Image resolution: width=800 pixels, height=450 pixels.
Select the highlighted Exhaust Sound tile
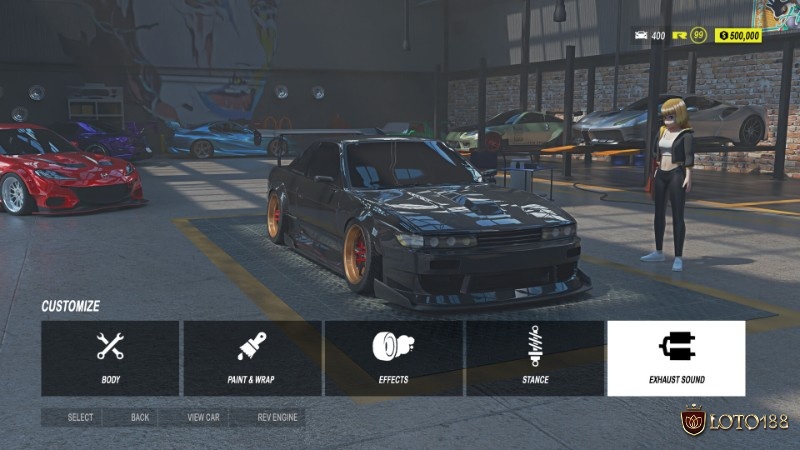(676, 358)
